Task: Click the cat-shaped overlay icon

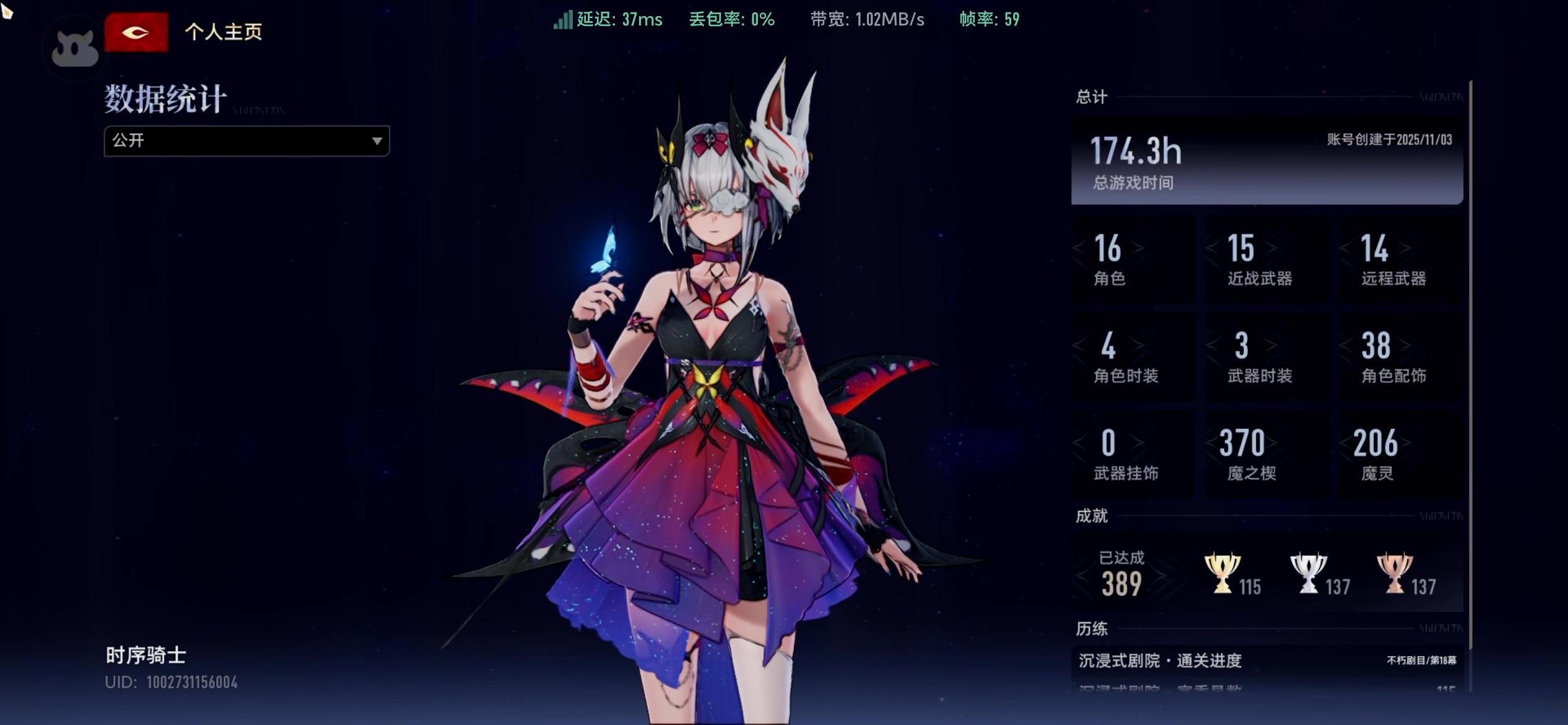Action: pyautogui.click(x=75, y=49)
